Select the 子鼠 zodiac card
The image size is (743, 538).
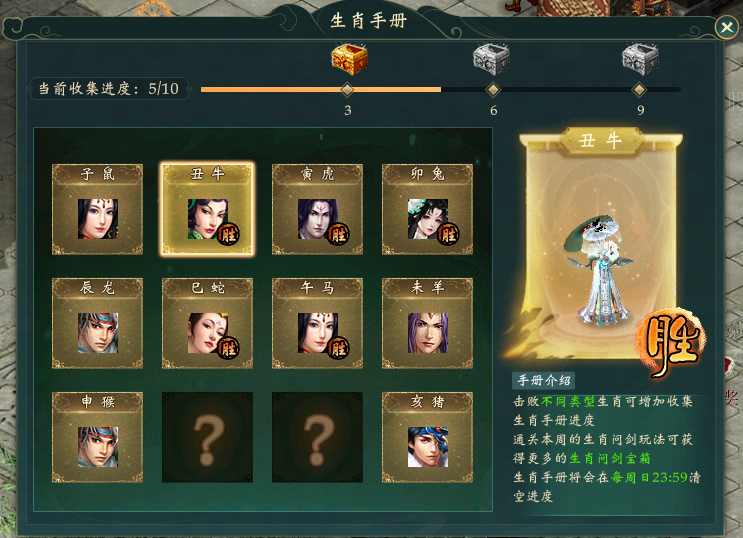pyautogui.click(x=98, y=210)
